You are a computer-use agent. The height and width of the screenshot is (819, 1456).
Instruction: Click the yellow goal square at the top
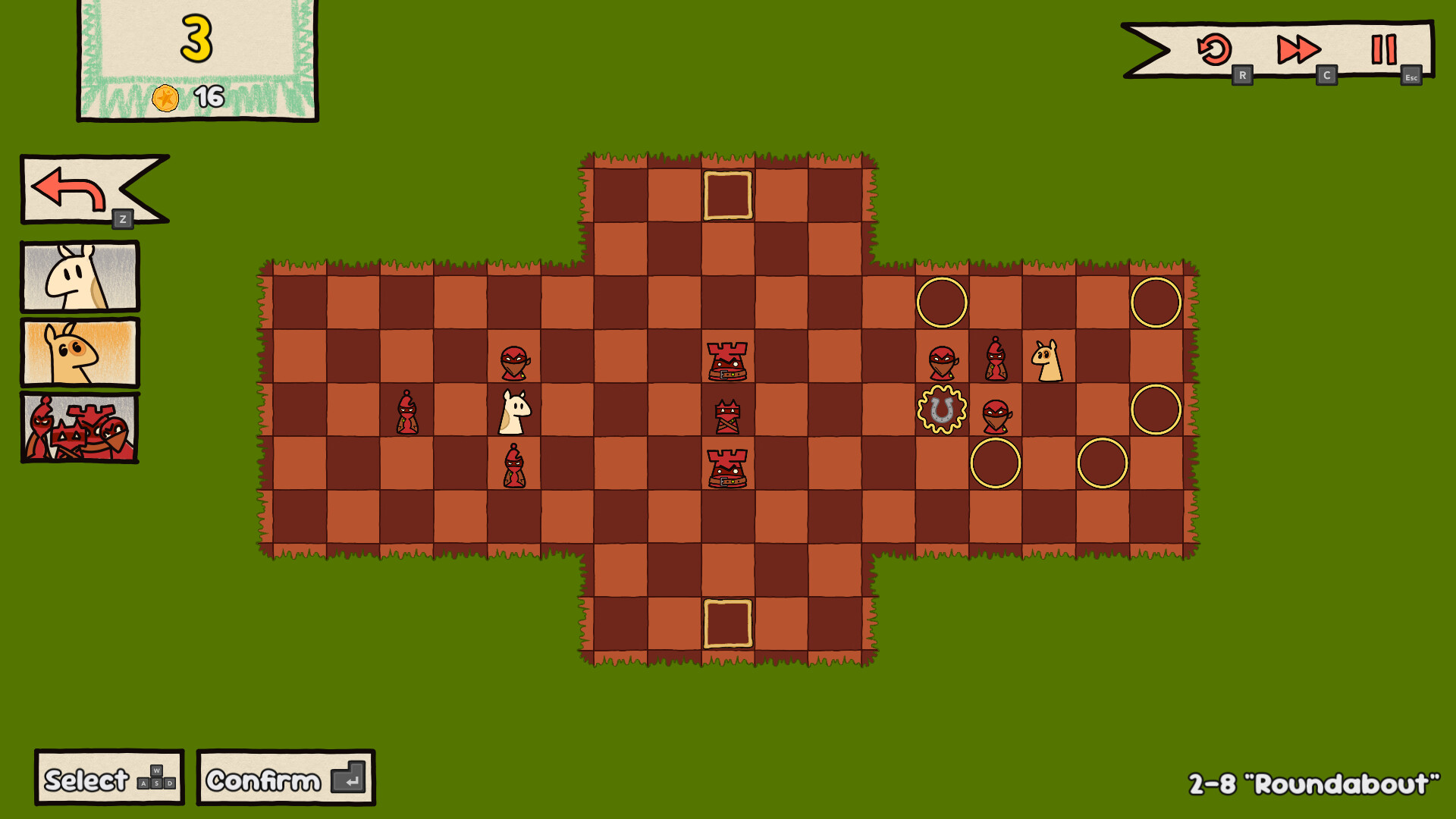(x=728, y=193)
